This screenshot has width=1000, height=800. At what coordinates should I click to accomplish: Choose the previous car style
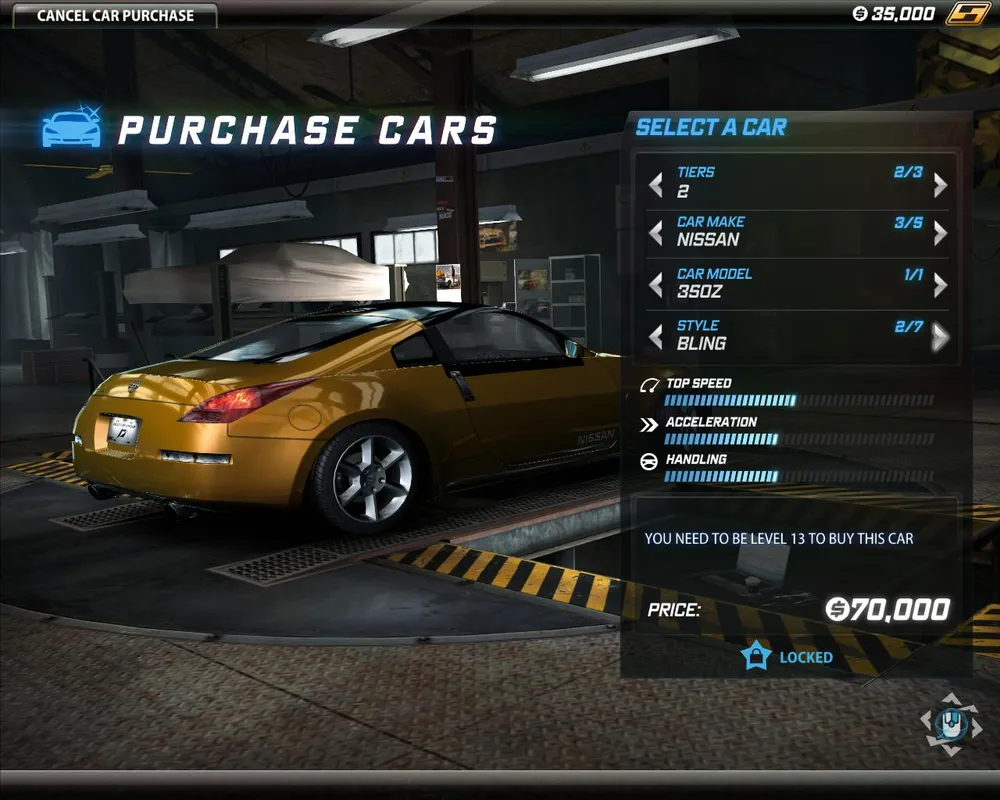[x=656, y=337]
